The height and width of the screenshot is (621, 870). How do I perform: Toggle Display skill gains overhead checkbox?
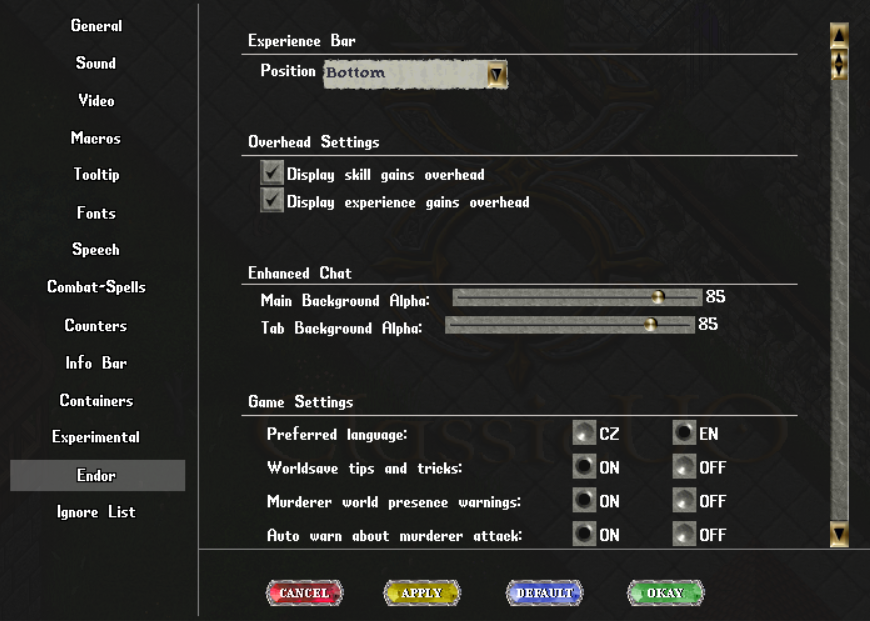click(x=272, y=173)
